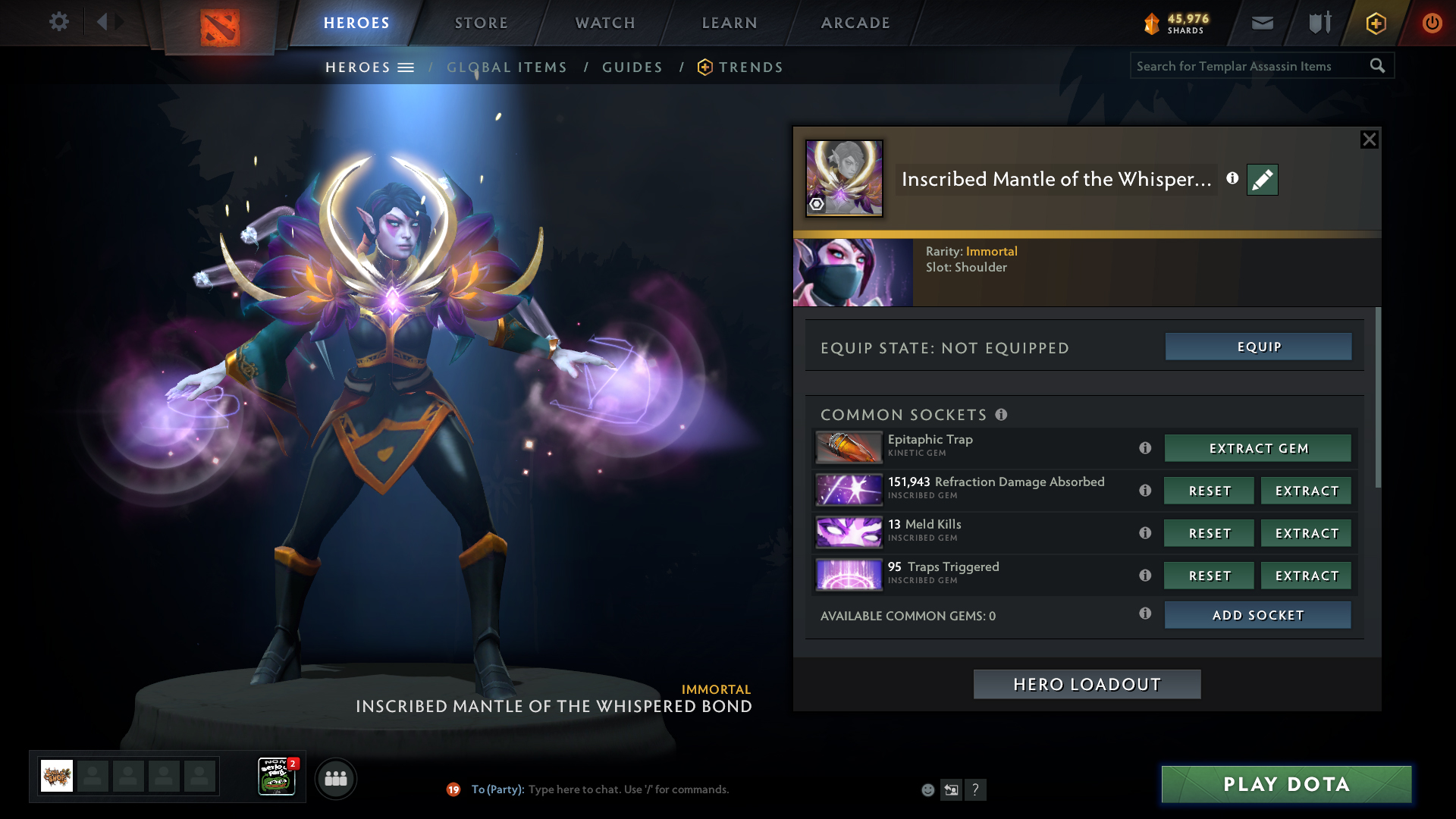The image size is (1456, 819).
Task: Open the settings gear menu
Action: [x=59, y=22]
